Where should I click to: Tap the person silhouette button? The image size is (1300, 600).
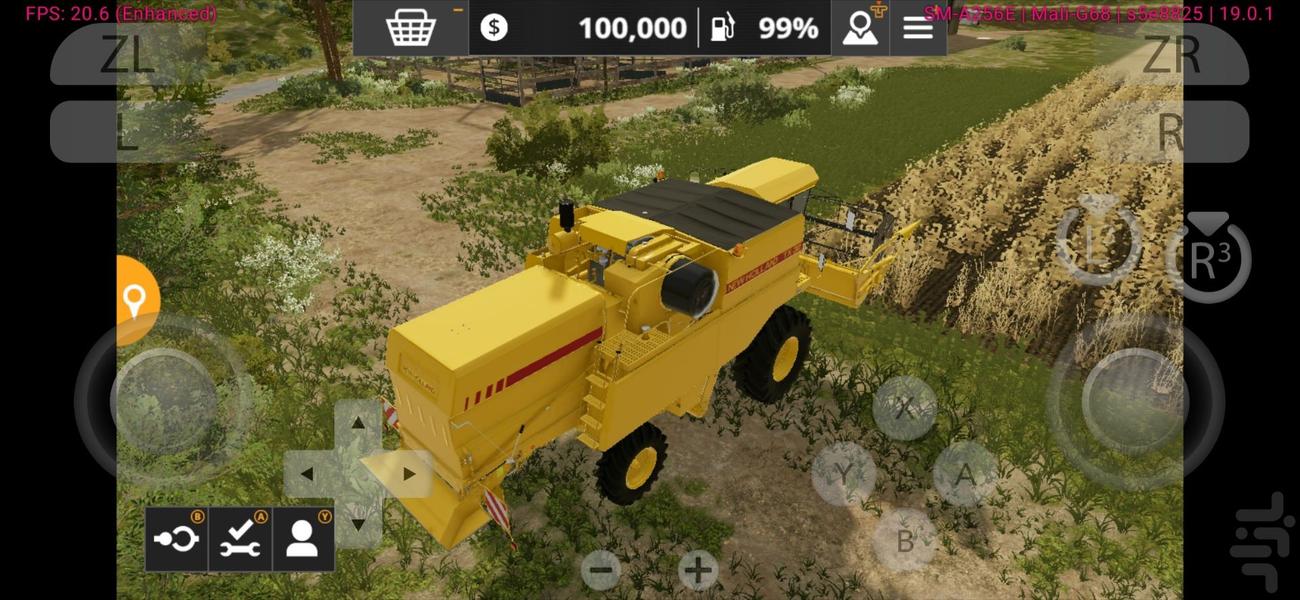302,539
